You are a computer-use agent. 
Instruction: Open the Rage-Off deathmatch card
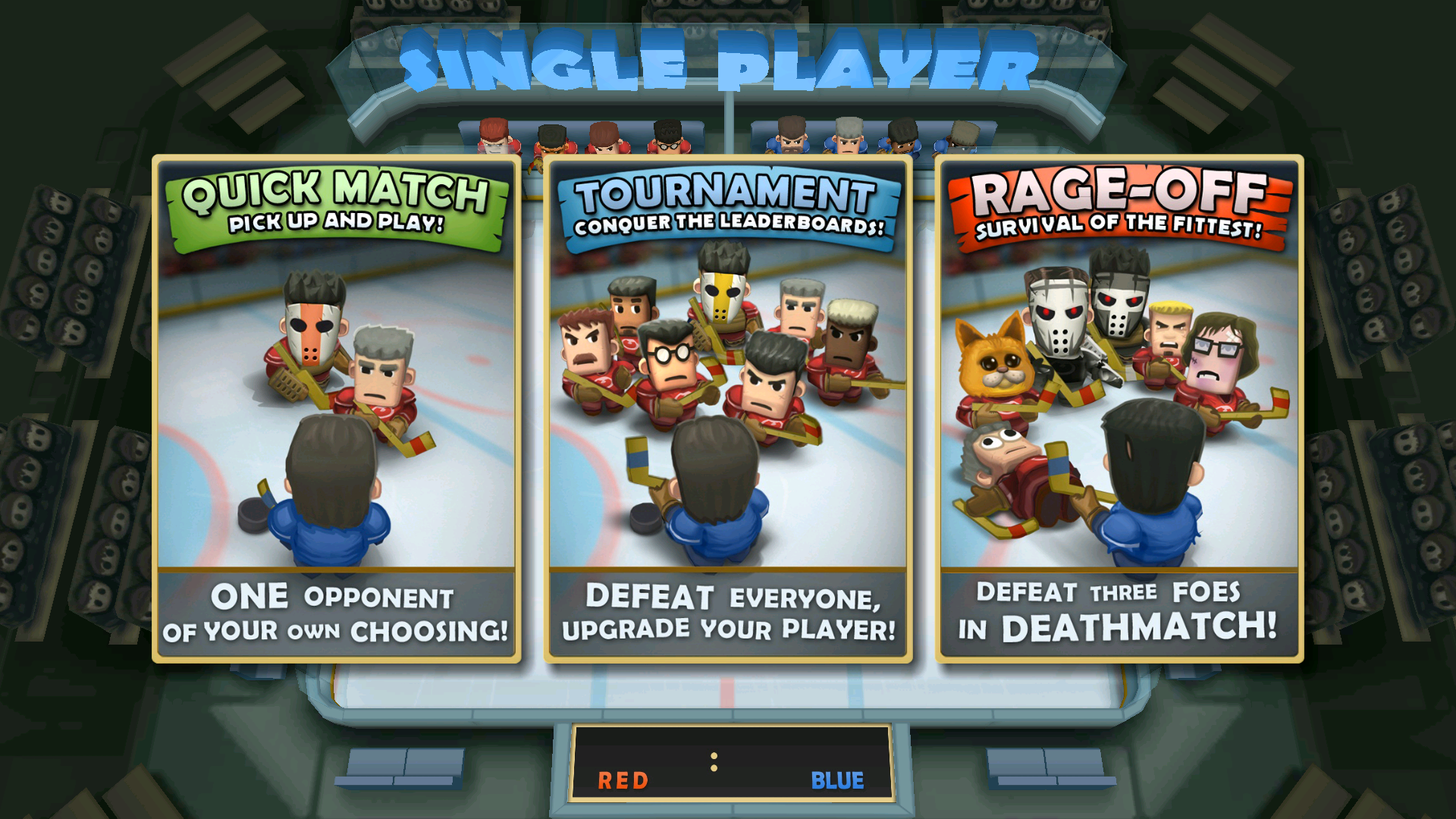(x=1119, y=409)
